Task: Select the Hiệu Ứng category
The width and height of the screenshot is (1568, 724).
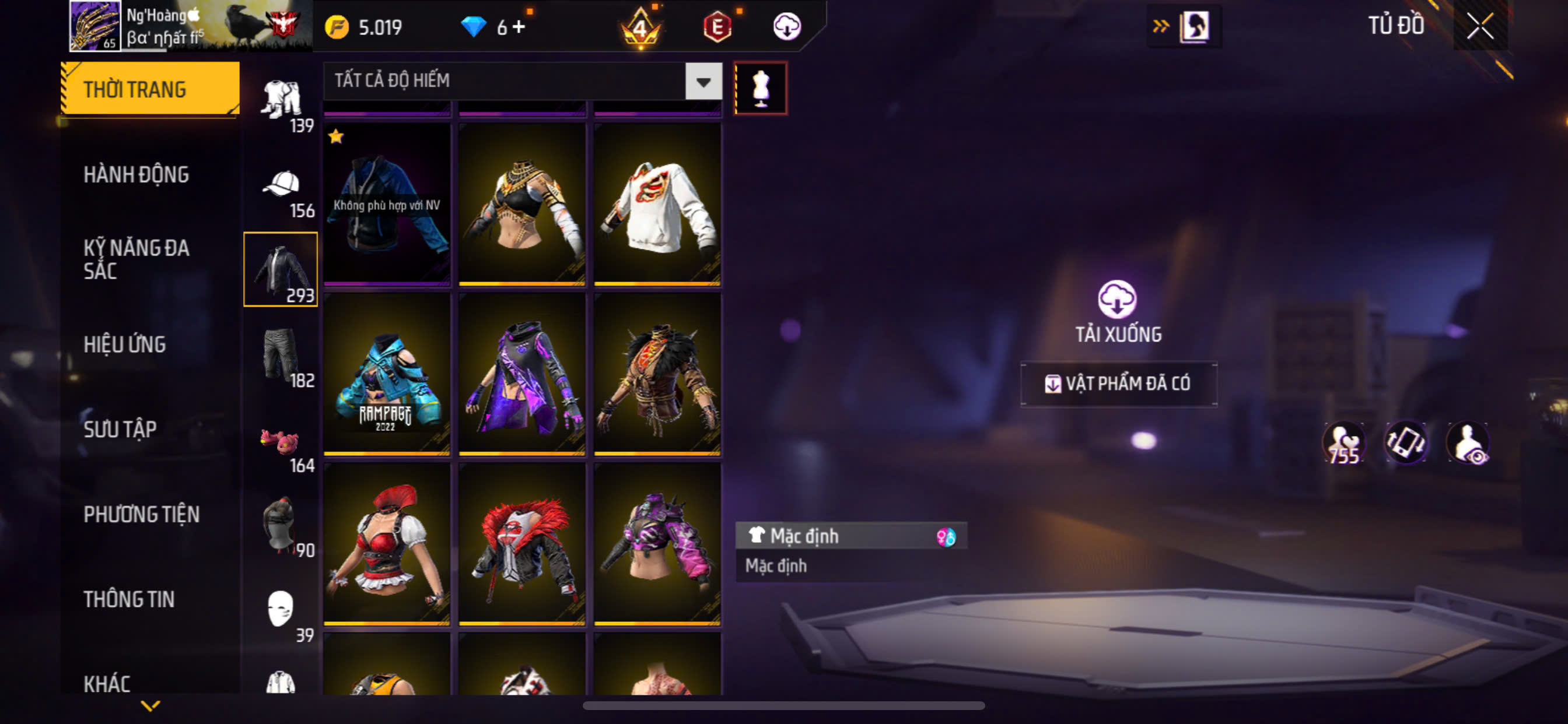Action: (124, 345)
